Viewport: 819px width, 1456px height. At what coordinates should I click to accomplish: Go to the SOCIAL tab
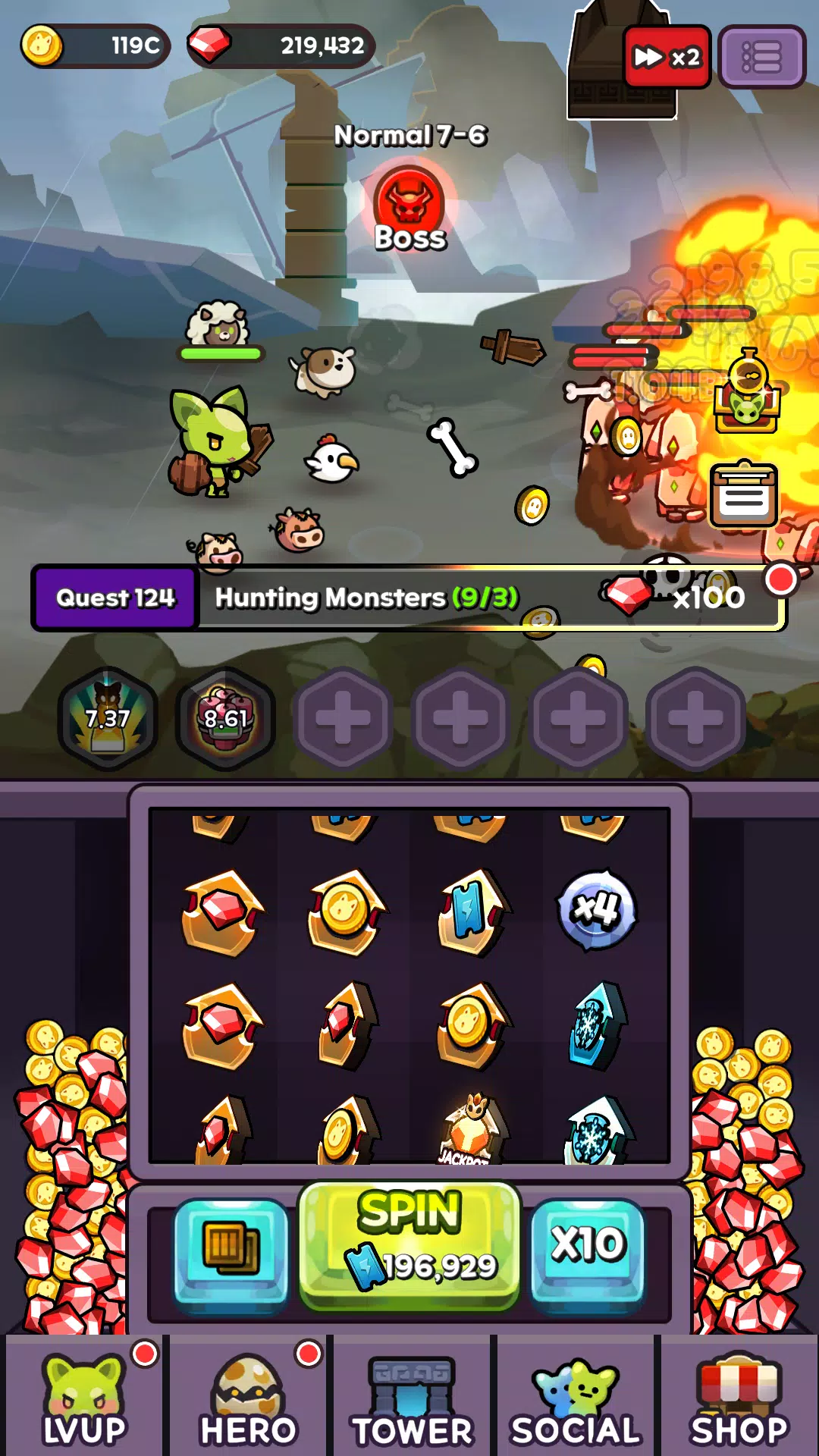(x=576, y=1399)
